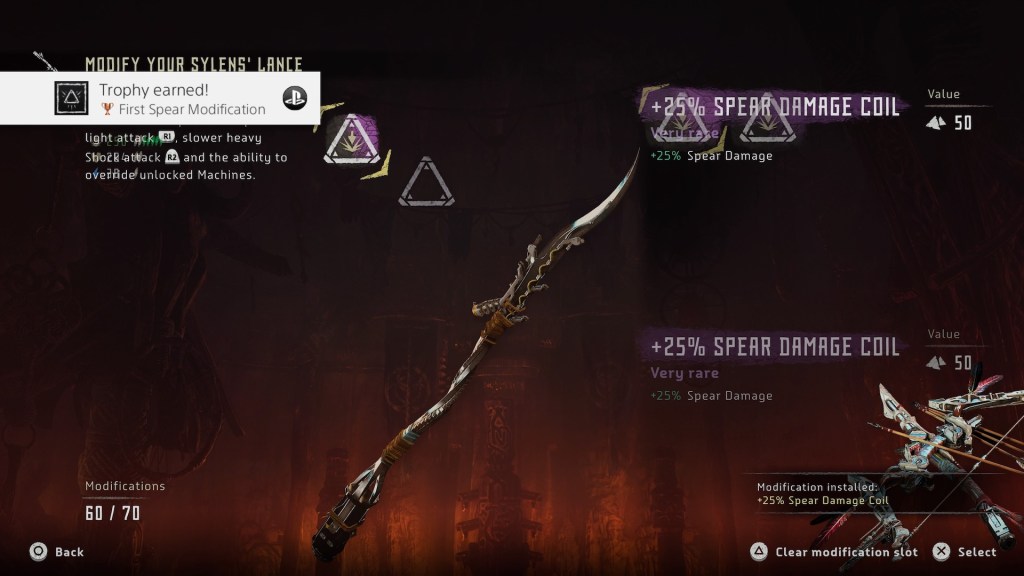
Task: Open the Trophy earned notification
Action: 160,98
